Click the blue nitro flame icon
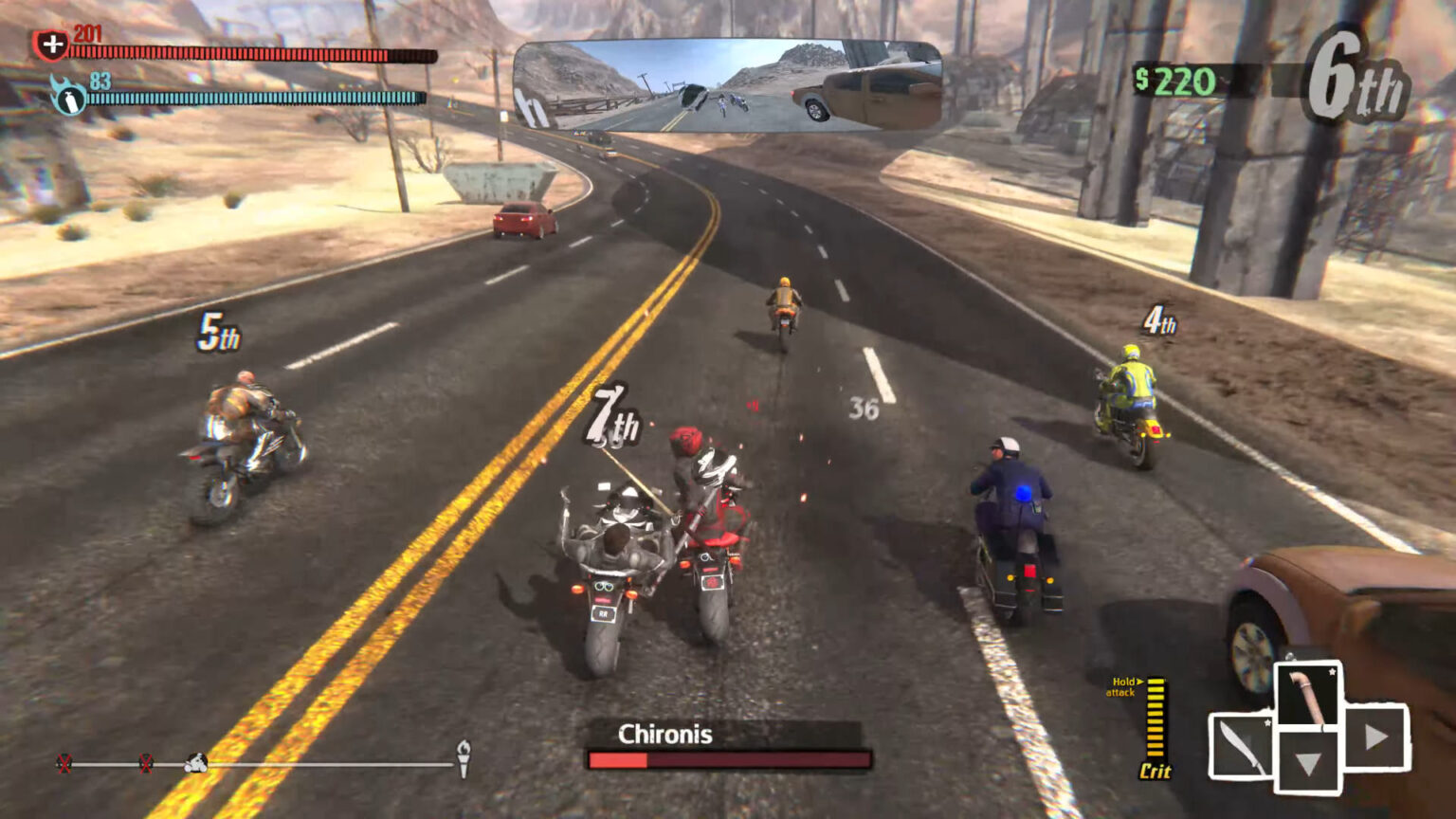 pyautogui.click(x=68, y=96)
